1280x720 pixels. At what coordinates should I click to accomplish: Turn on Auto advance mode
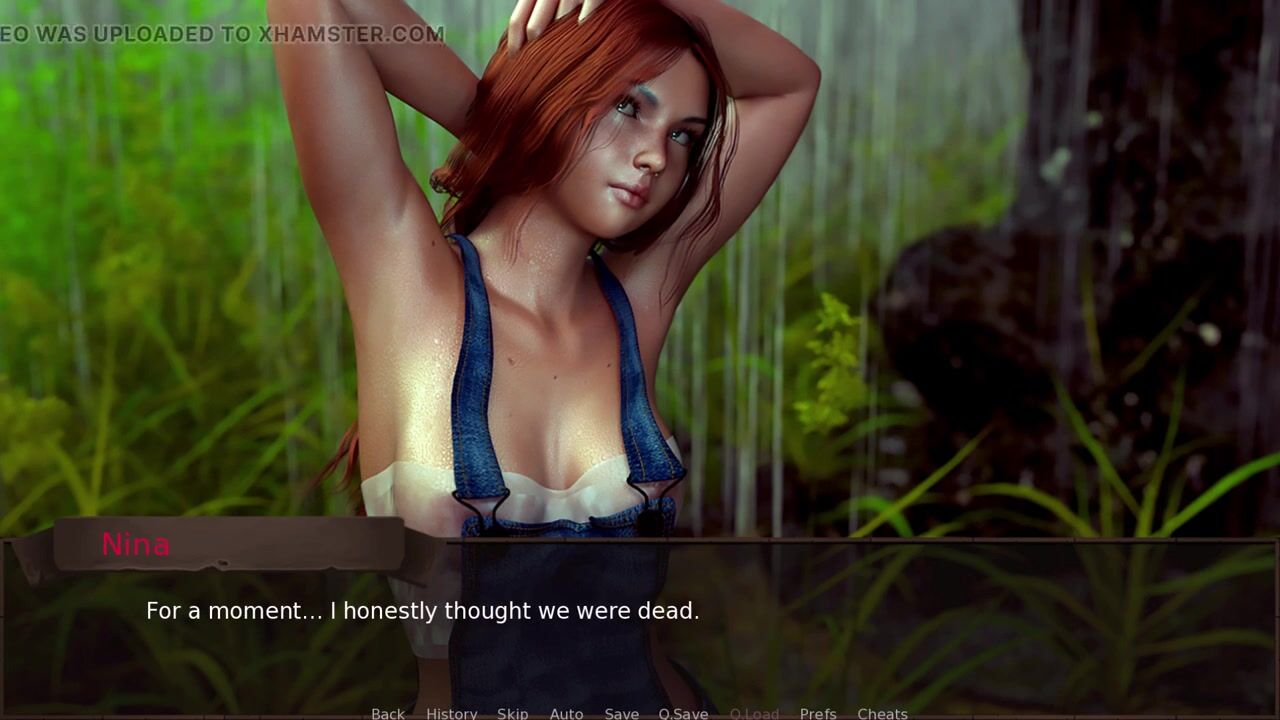pyautogui.click(x=566, y=713)
